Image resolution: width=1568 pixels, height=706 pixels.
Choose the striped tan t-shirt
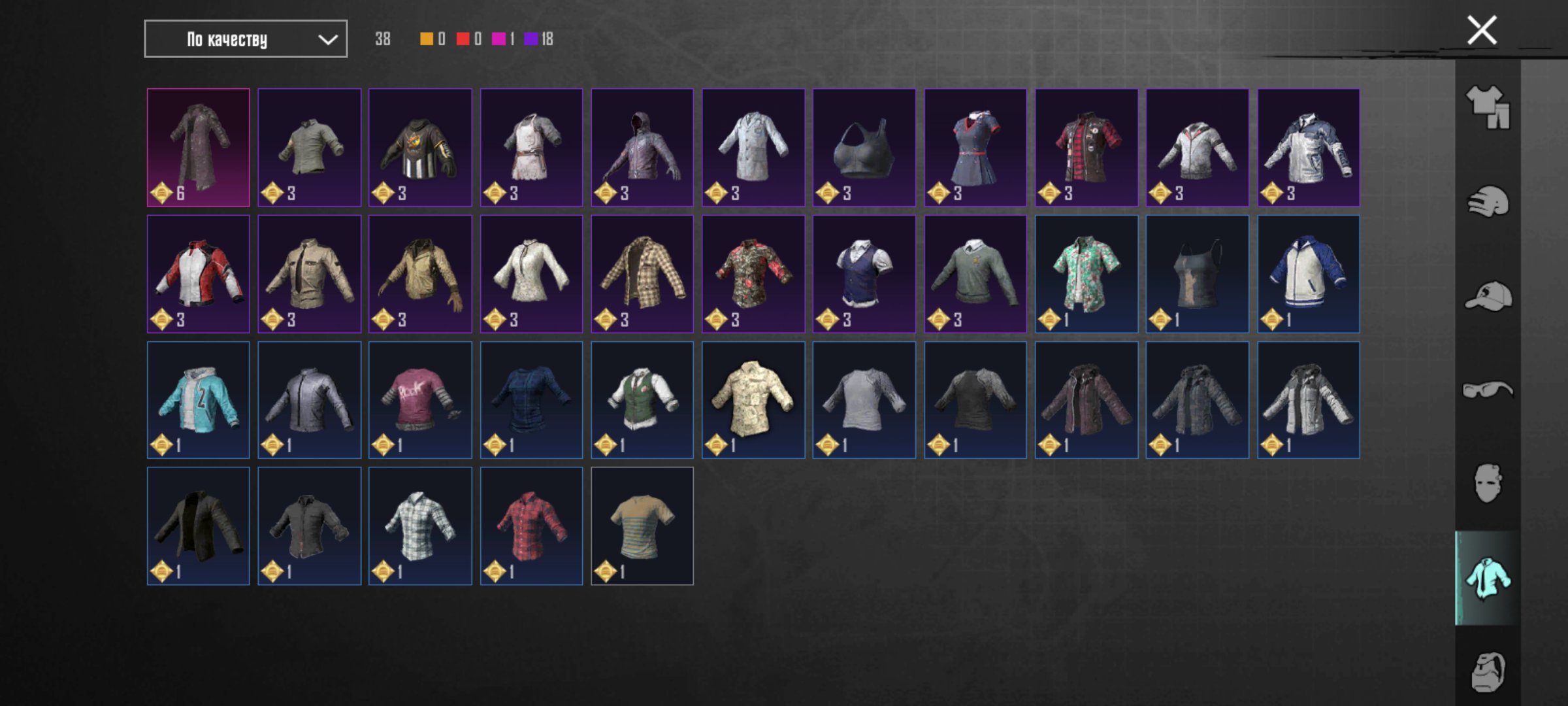(x=642, y=526)
